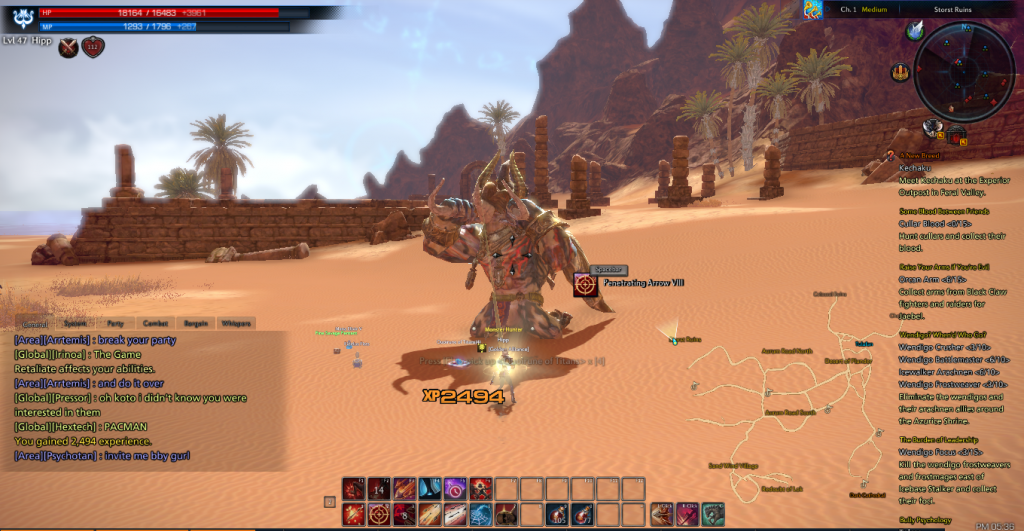Show the Bargain chat tab
Viewport: 1024px width, 531px height.
(194, 323)
